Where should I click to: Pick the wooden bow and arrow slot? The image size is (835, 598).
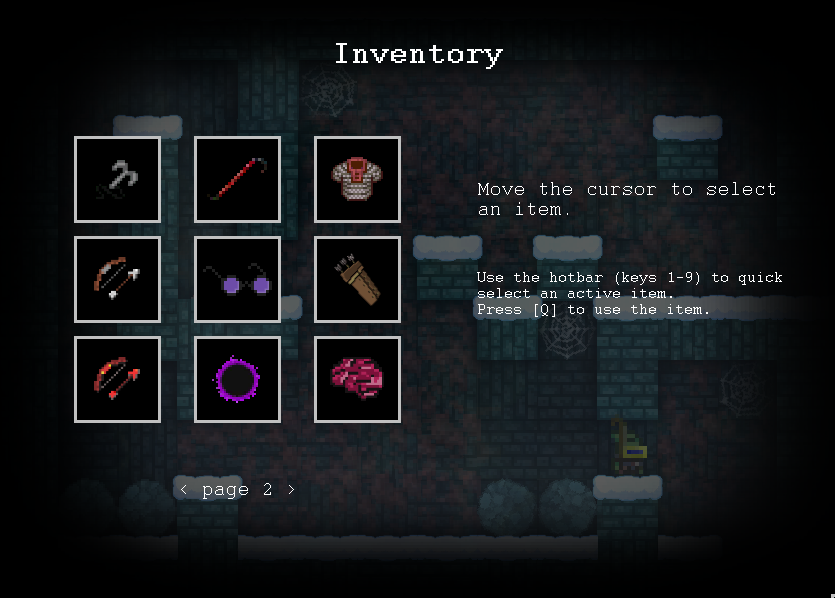point(117,279)
